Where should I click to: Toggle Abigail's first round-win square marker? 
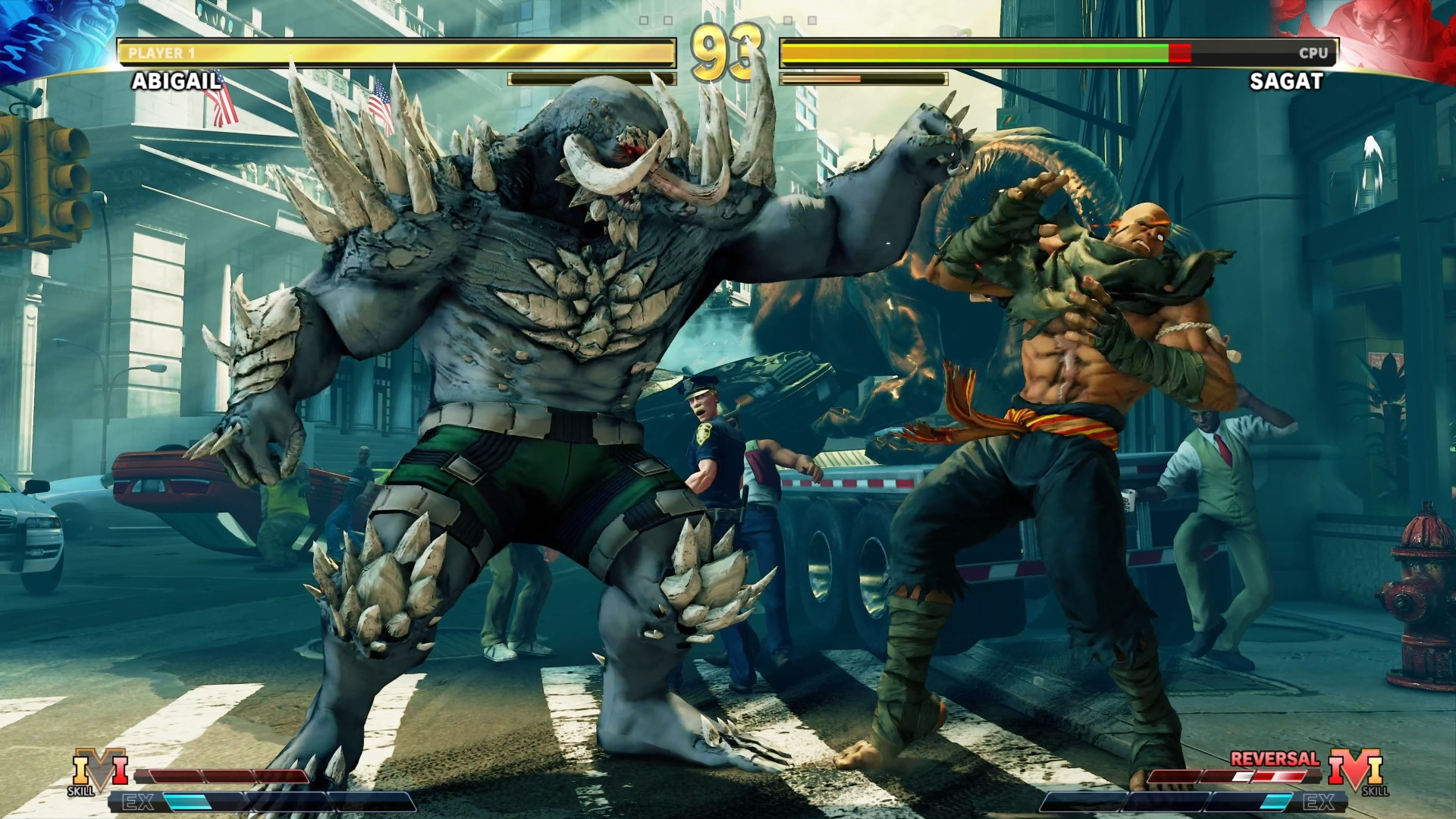tap(643, 20)
